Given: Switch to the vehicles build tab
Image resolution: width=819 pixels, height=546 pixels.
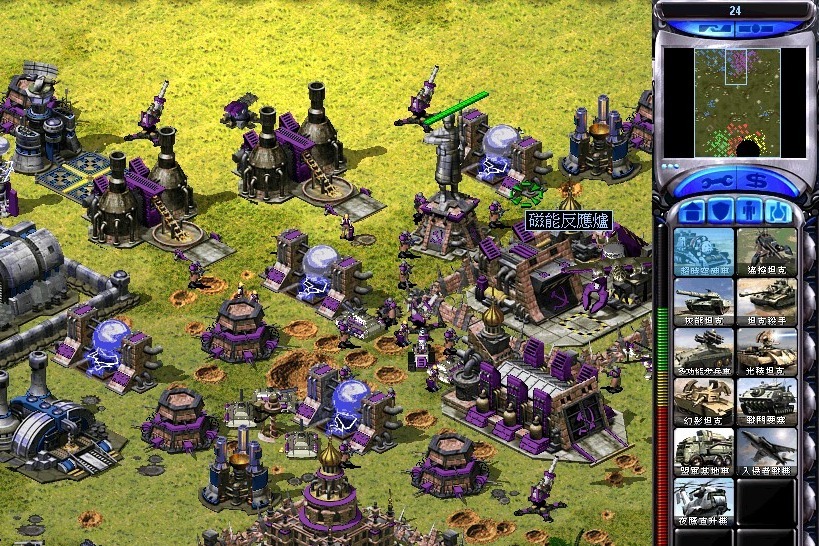Looking at the screenshot, I should click(x=778, y=212).
